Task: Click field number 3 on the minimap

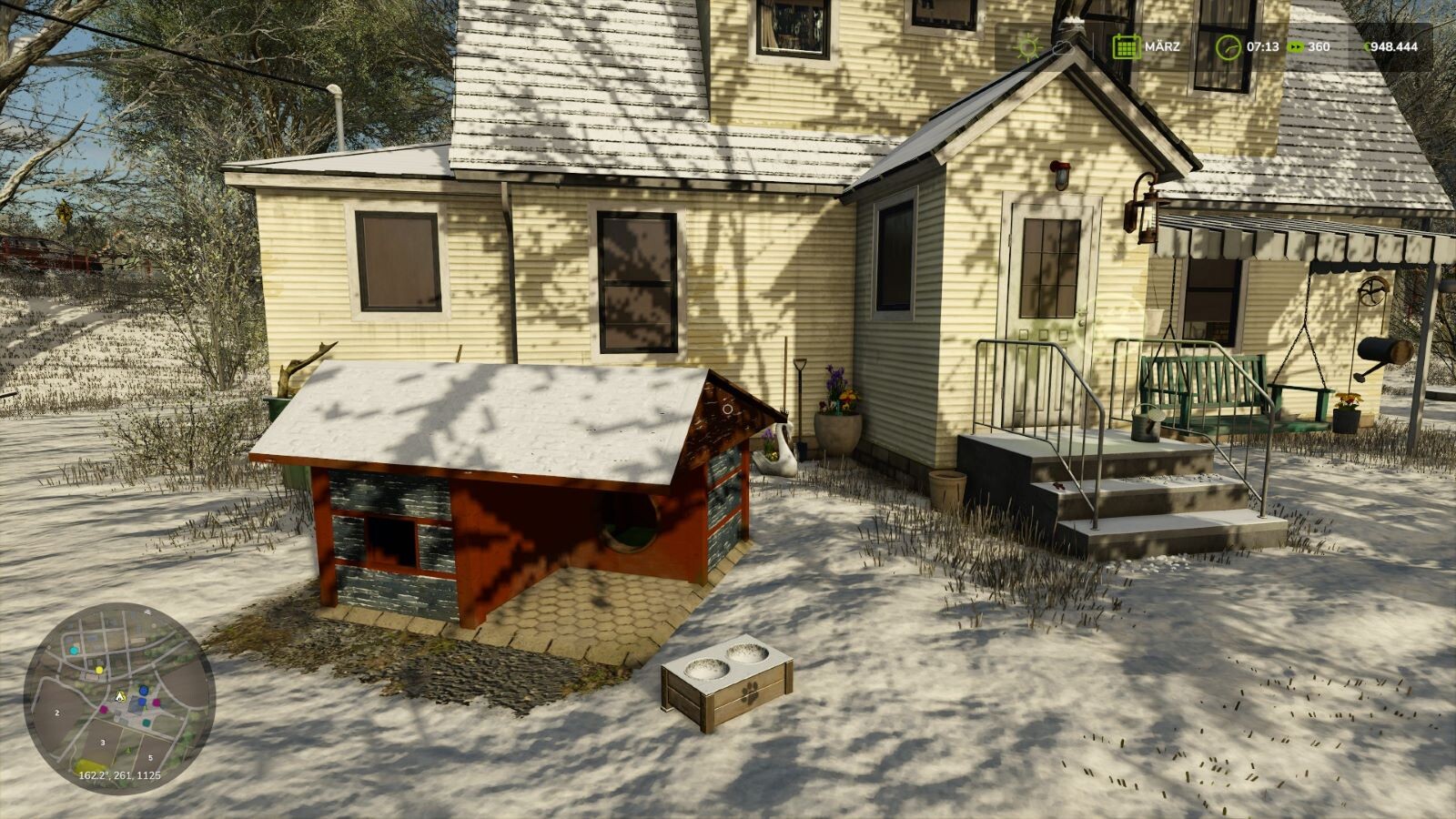Action: 103,743
